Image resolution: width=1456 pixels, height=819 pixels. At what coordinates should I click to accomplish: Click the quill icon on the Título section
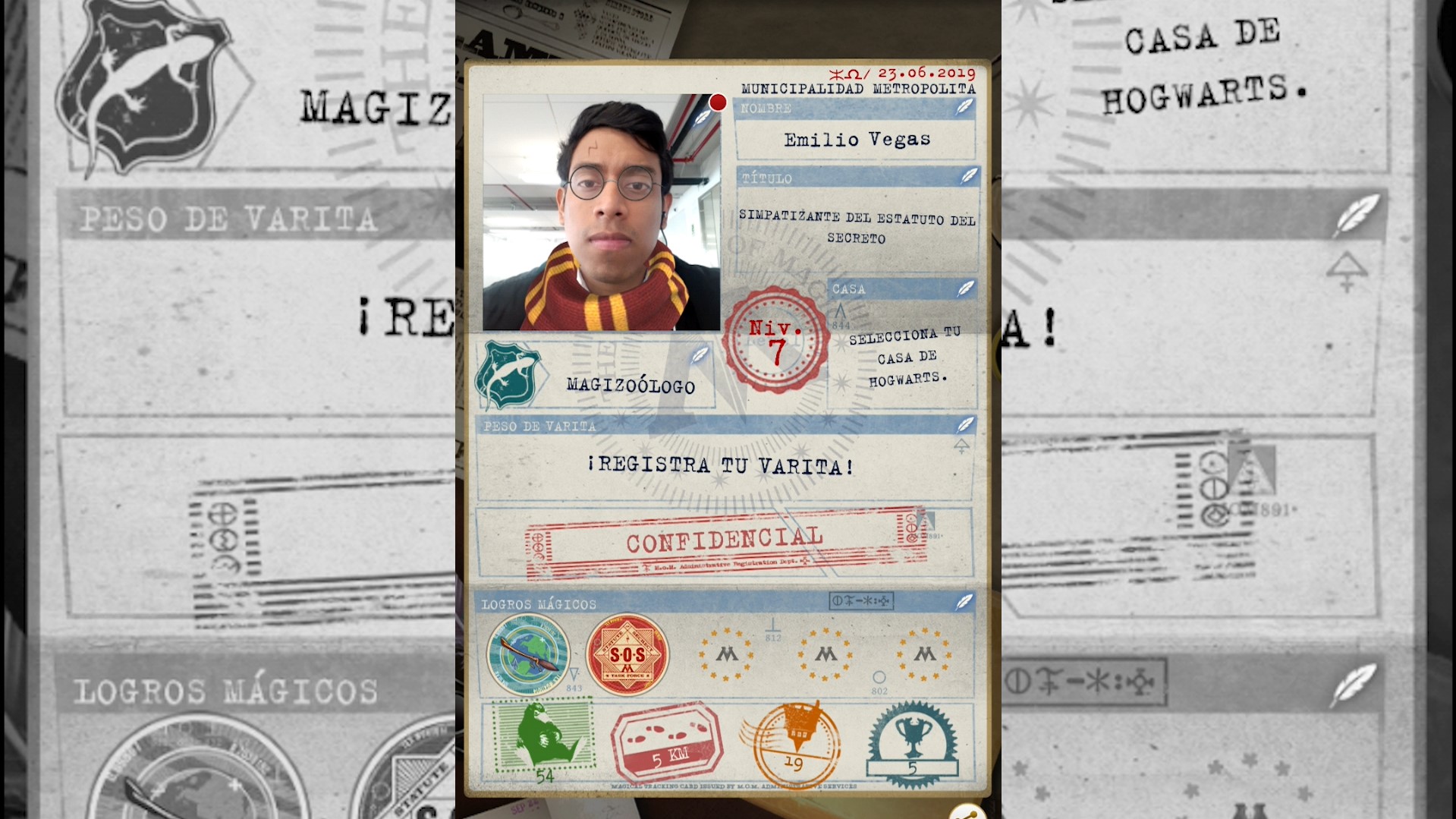(967, 177)
